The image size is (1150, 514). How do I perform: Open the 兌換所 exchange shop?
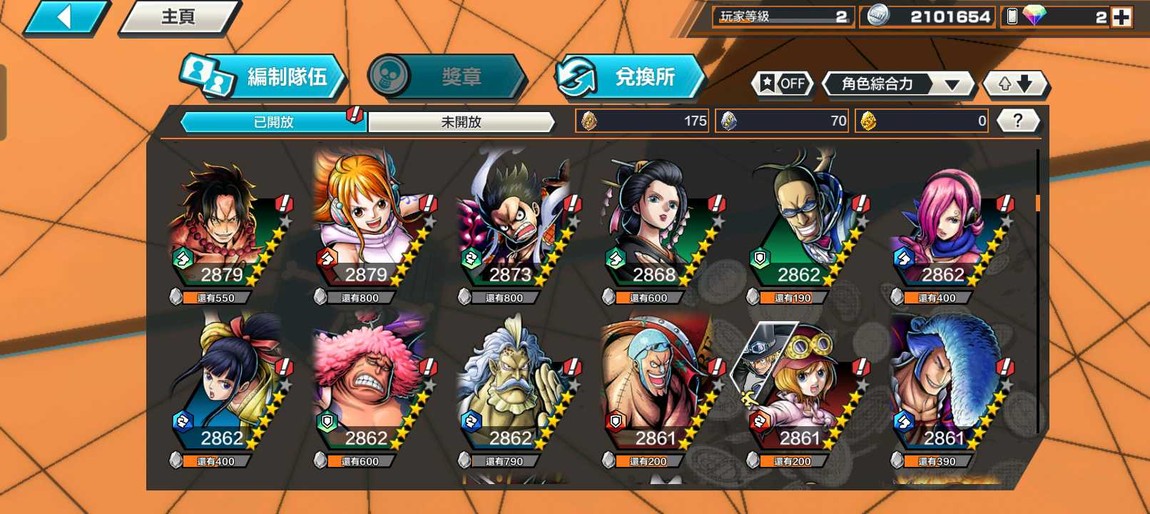632,77
